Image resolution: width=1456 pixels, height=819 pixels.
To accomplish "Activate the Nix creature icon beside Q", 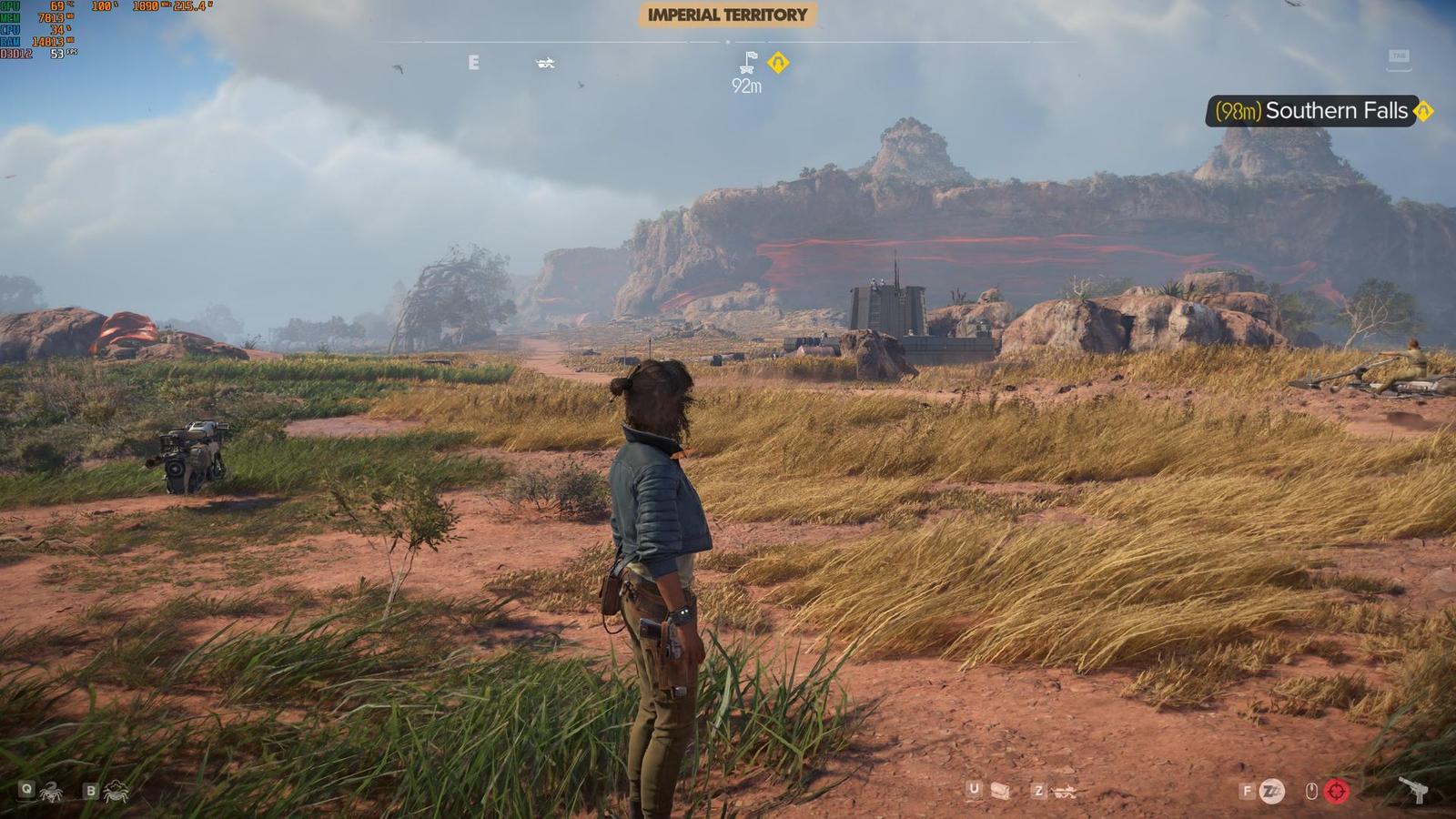I will 51,792.
